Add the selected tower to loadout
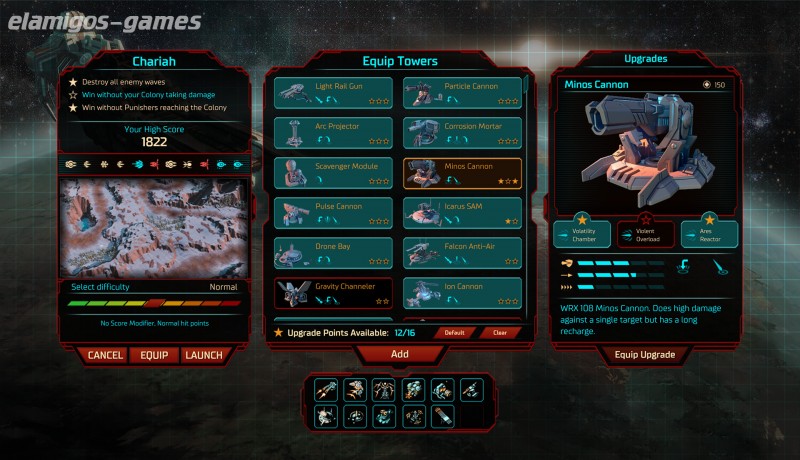 [x=399, y=354]
